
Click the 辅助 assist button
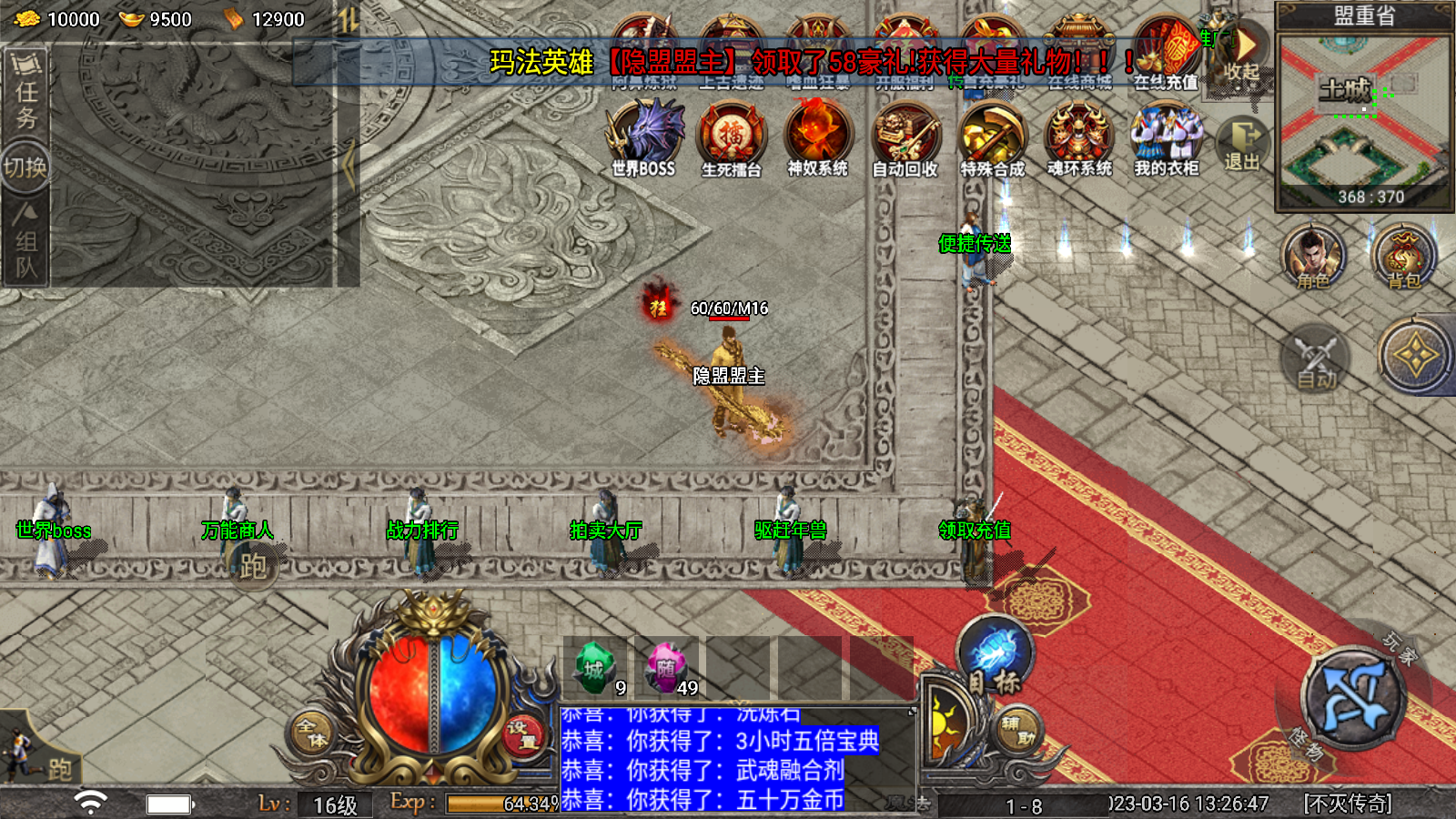1016,729
